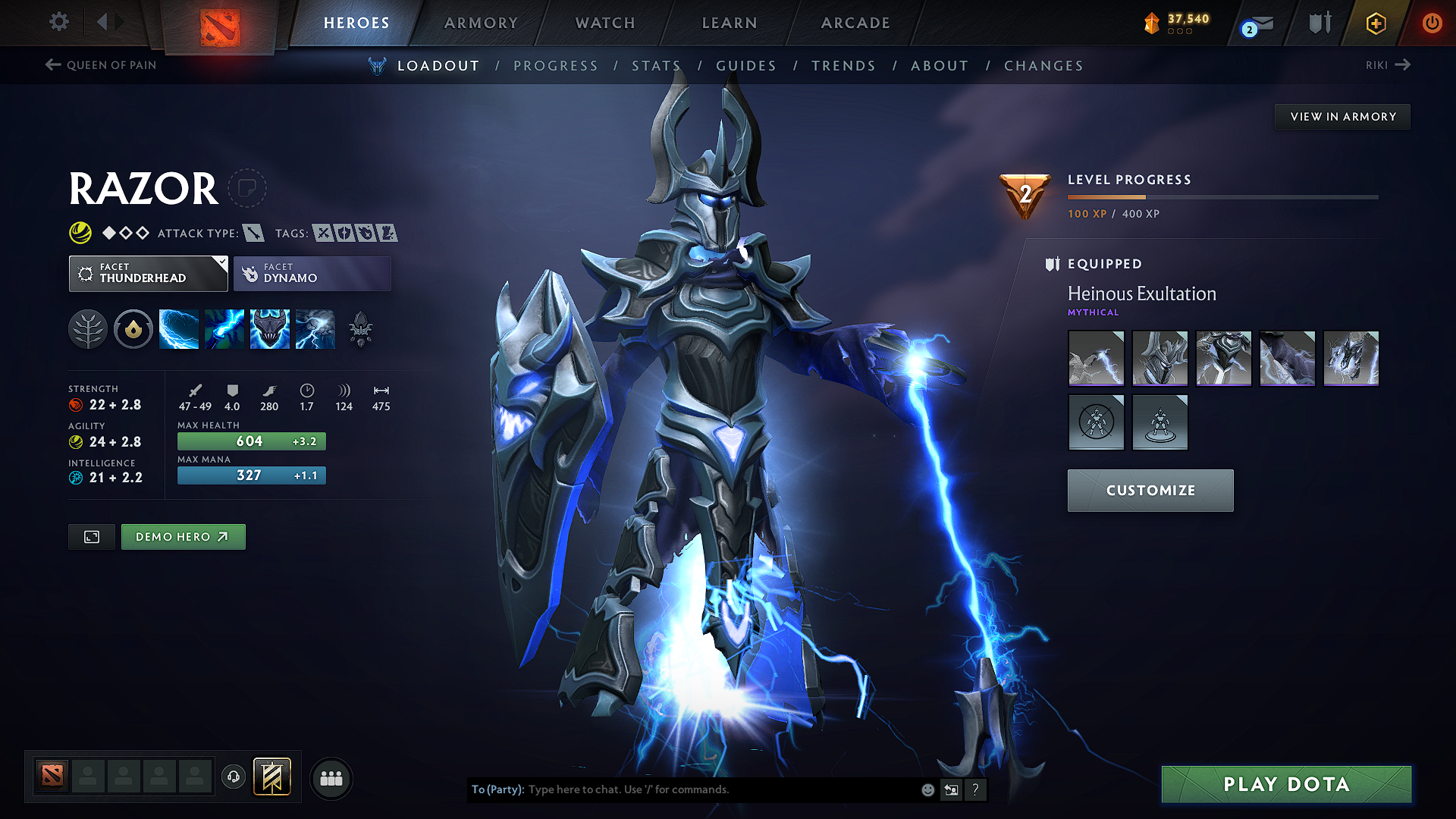The image size is (1456, 819).
Task: Switch to the Dynamo facet
Action: 312,273
